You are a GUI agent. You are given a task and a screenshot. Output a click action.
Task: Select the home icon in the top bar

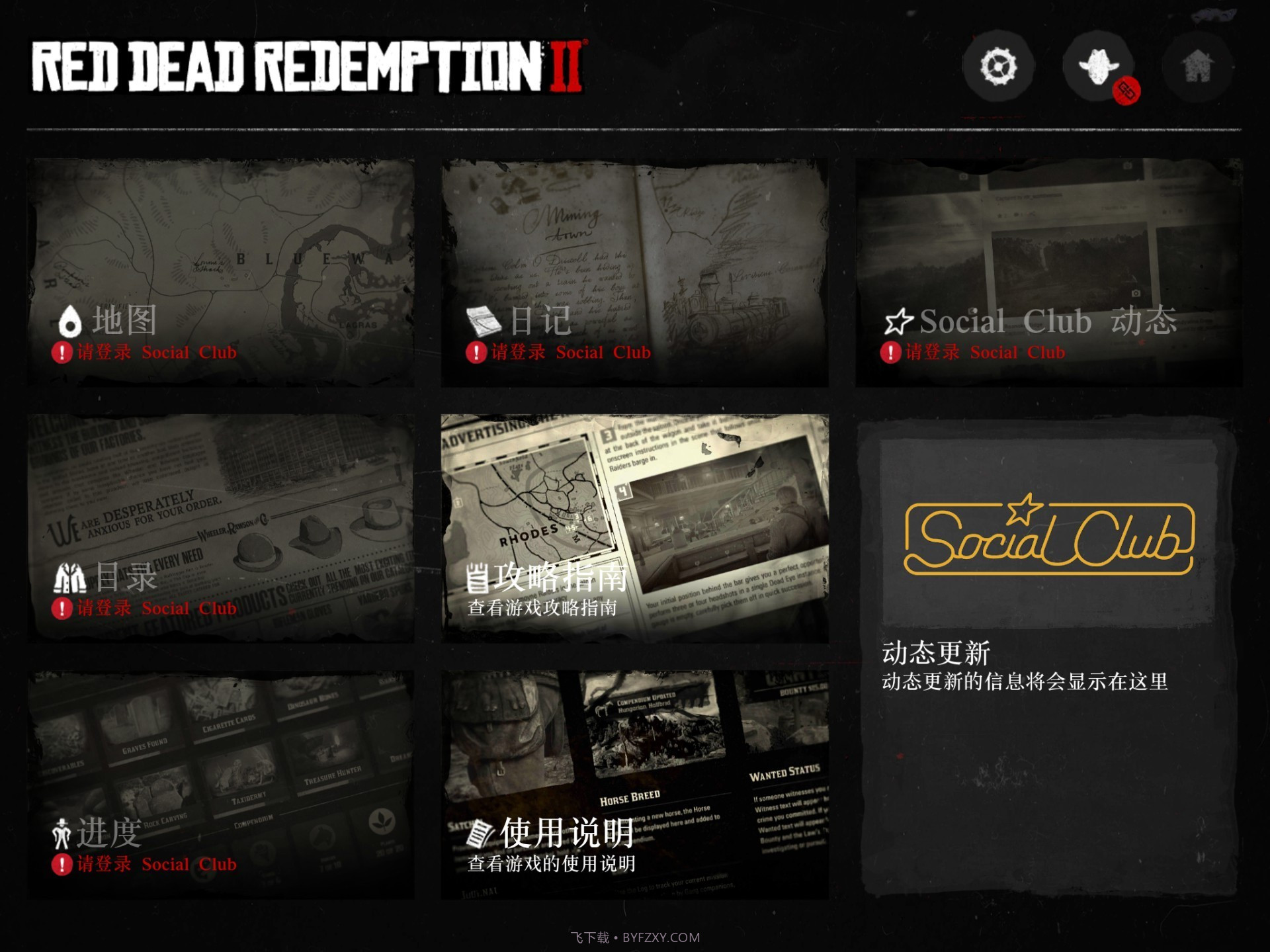[x=1197, y=66]
